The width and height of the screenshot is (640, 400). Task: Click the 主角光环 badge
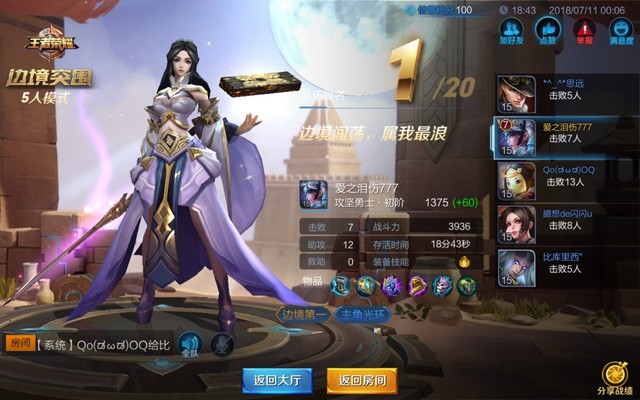pyautogui.click(x=366, y=314)
